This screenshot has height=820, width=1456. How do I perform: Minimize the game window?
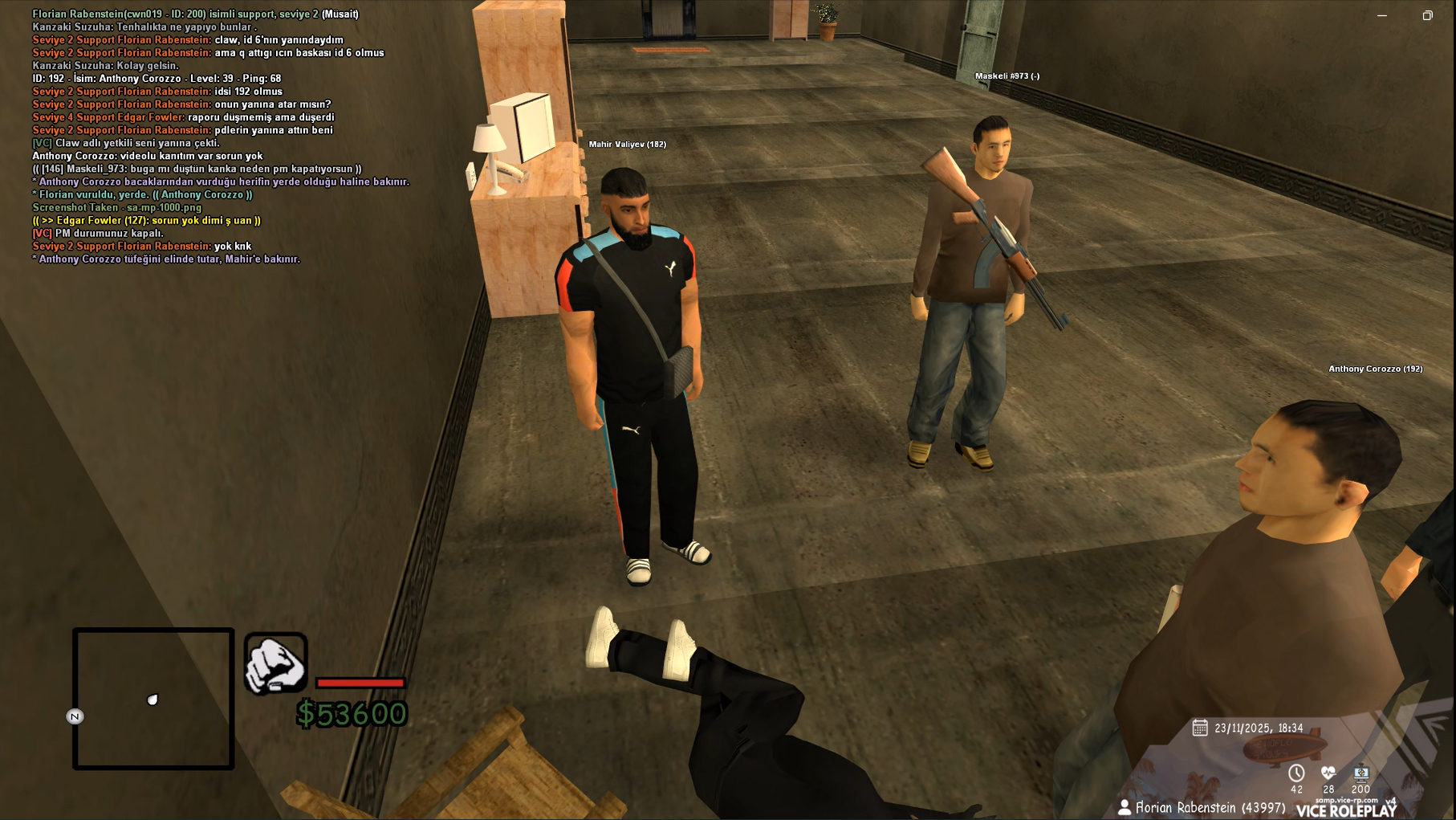(x=1382, y=15)
